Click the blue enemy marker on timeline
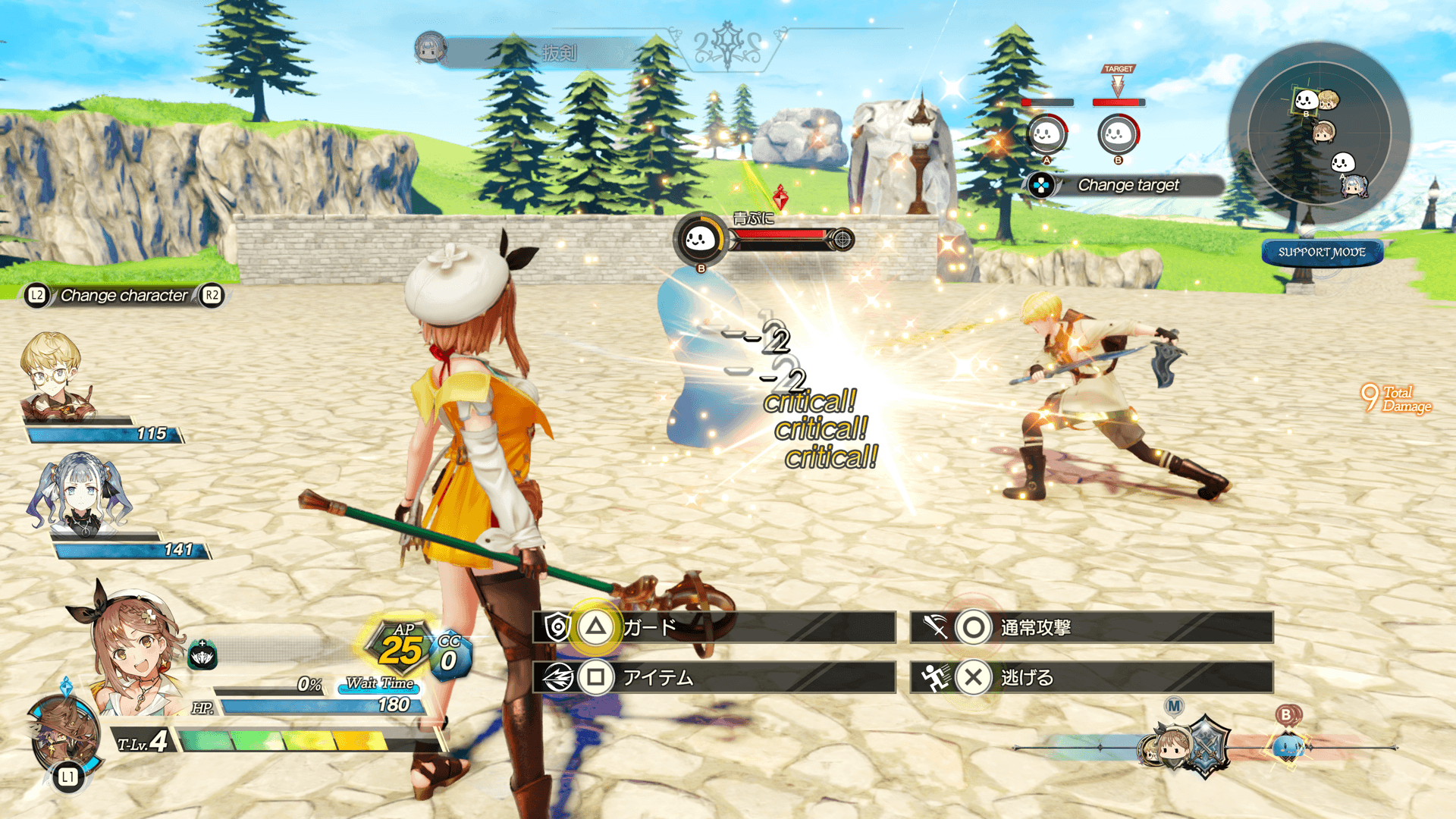The image size is (1456, 819). 1287,747
